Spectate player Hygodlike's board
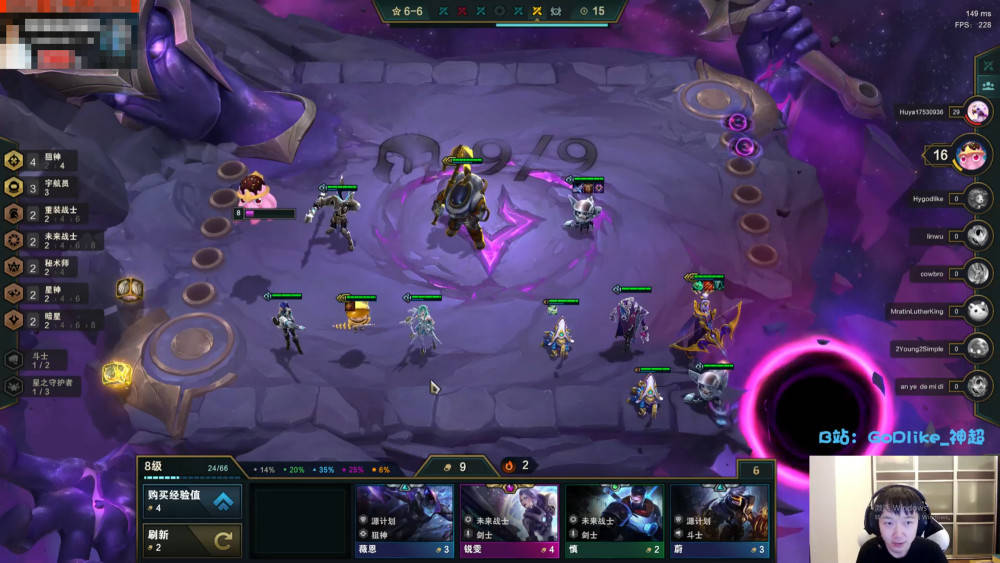Viewport: 1000px width, 563px height. (x=978, y=198)
